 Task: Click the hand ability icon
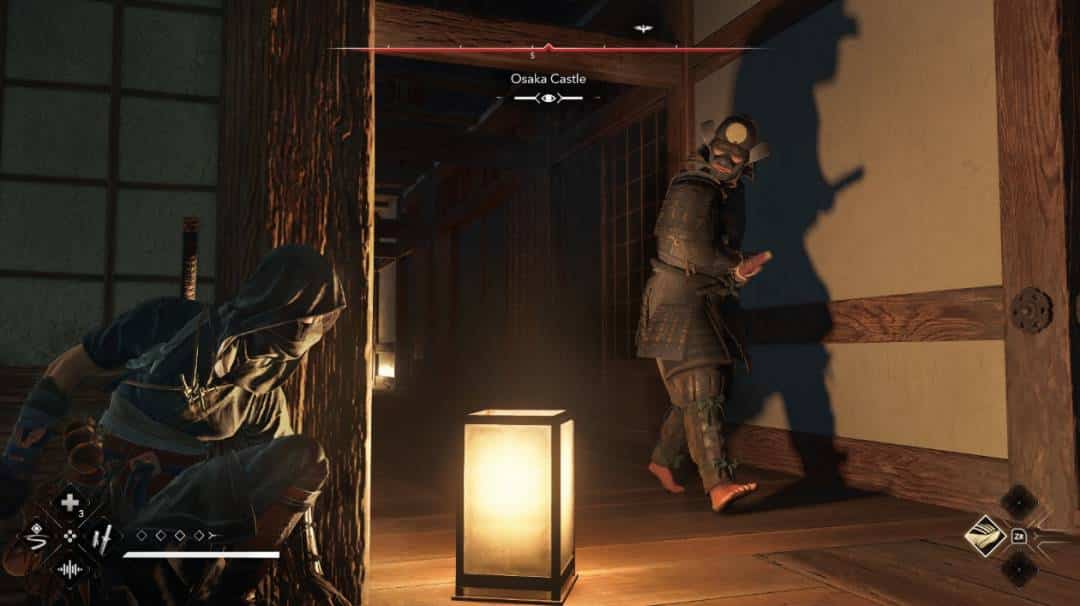pos(985,537)
